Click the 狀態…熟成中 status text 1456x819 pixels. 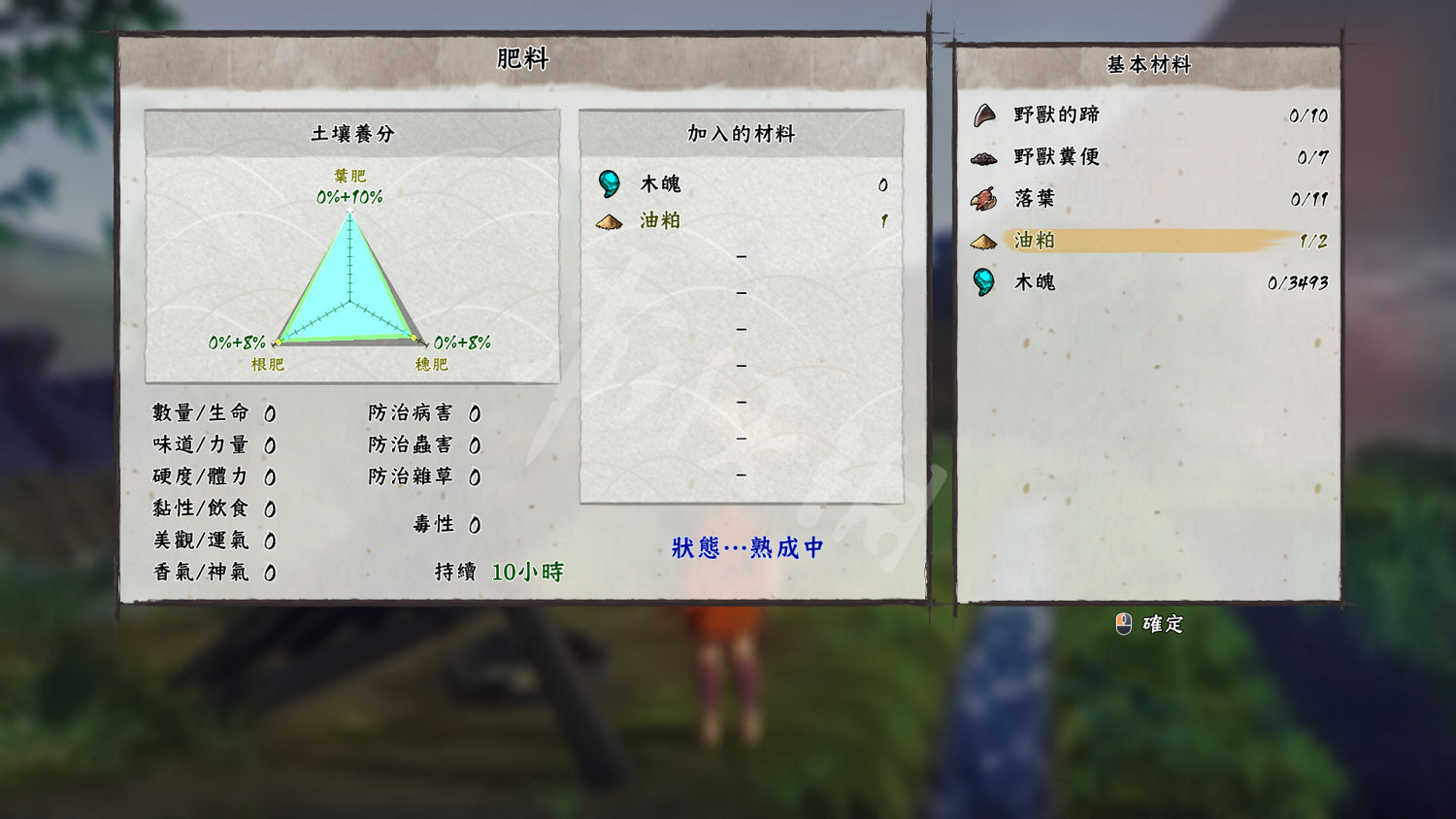(x=745, y=548)
